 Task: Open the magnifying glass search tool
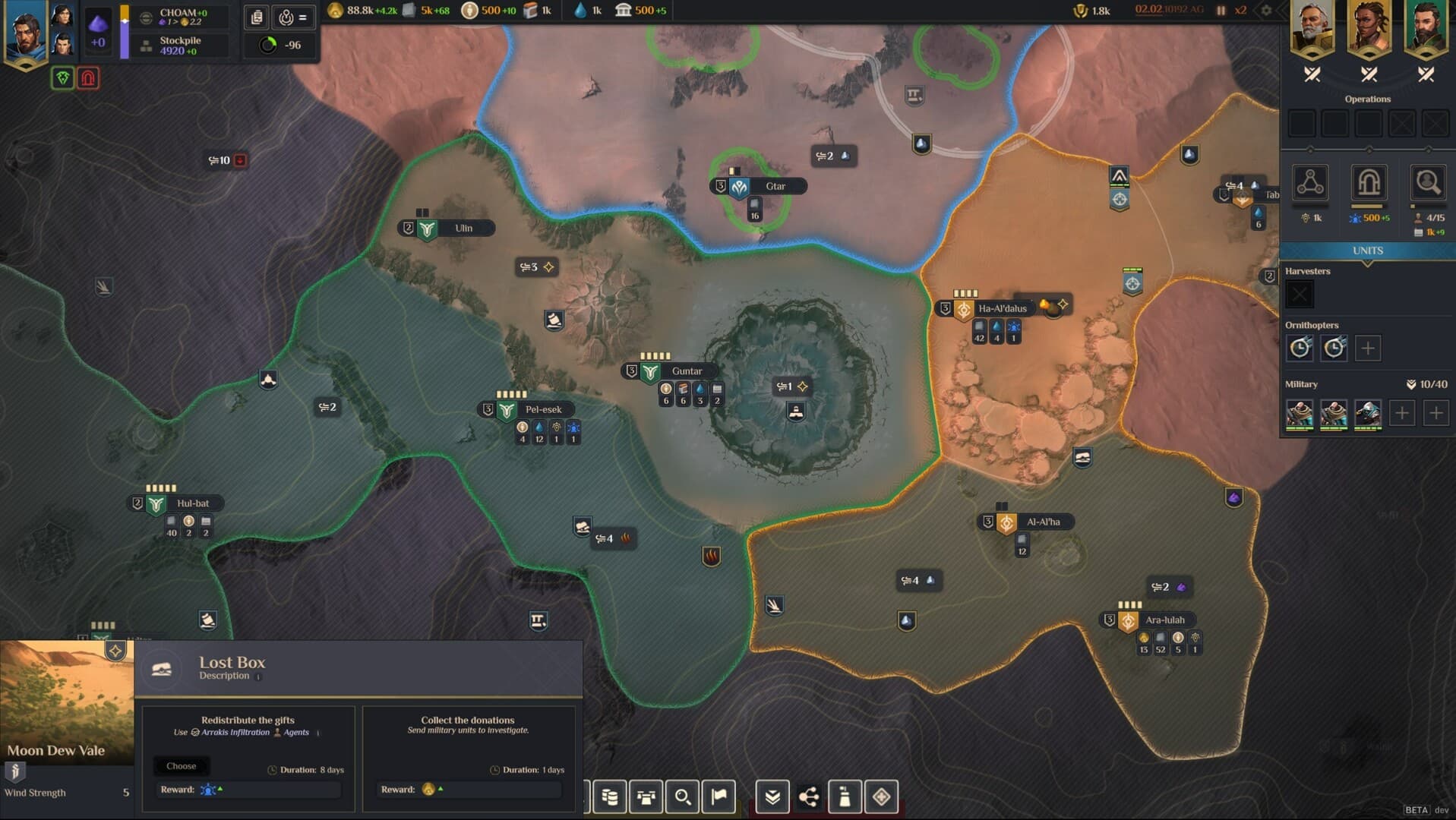[682, 796]
